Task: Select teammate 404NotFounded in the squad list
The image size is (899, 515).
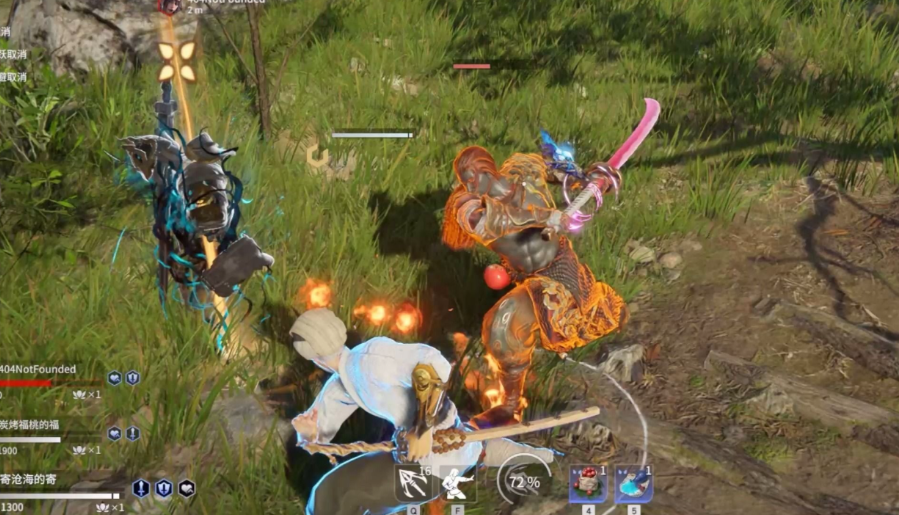Action: coord(38,369)
